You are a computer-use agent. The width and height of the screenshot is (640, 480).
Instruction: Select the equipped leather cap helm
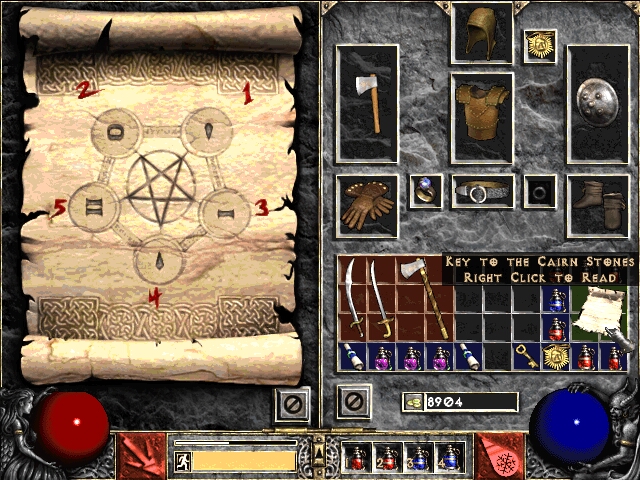point(482,34)
